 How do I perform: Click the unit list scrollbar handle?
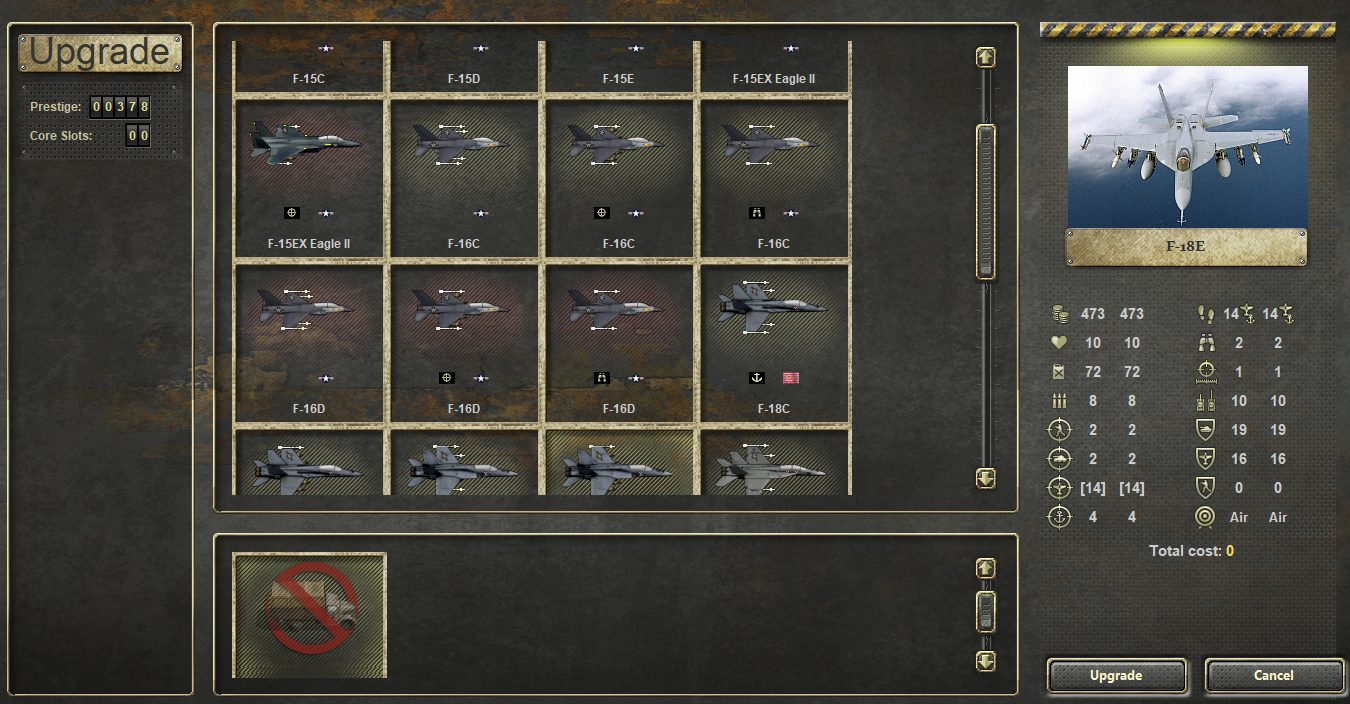pos(986,202)
